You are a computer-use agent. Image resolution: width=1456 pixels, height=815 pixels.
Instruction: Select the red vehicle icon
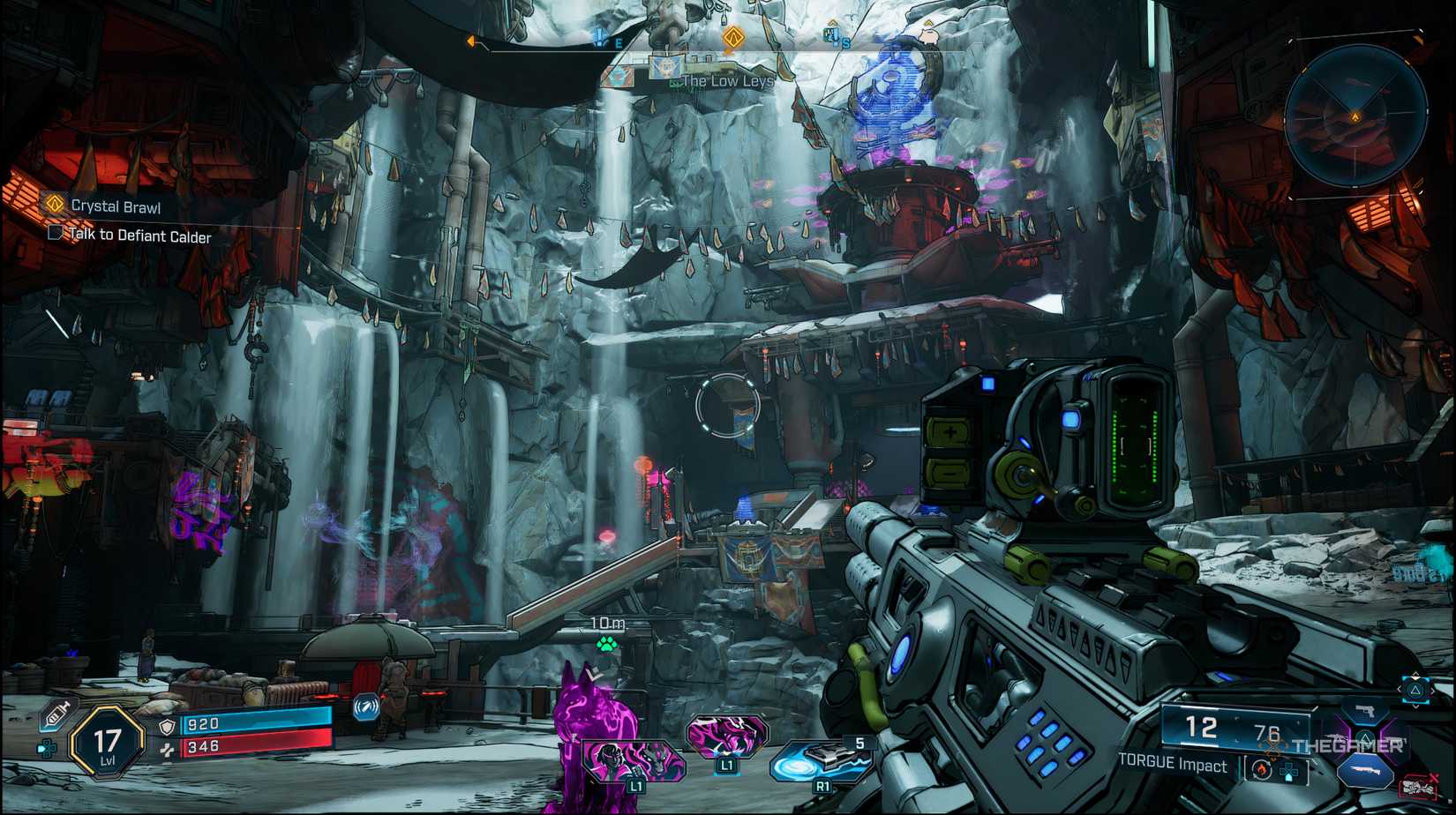[x=1417, y=785]
